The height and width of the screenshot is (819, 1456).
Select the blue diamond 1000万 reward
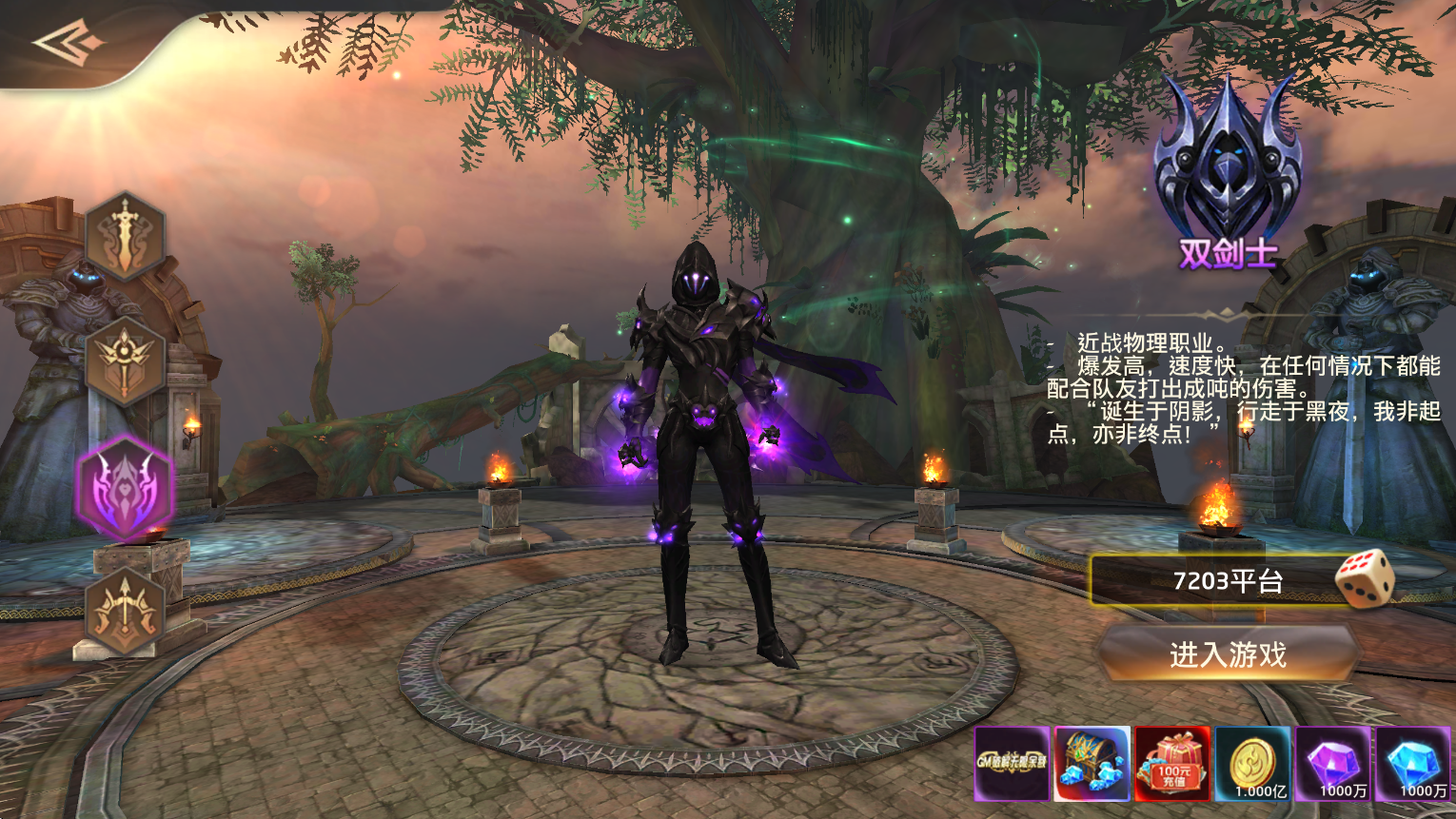click(1413, 764)
